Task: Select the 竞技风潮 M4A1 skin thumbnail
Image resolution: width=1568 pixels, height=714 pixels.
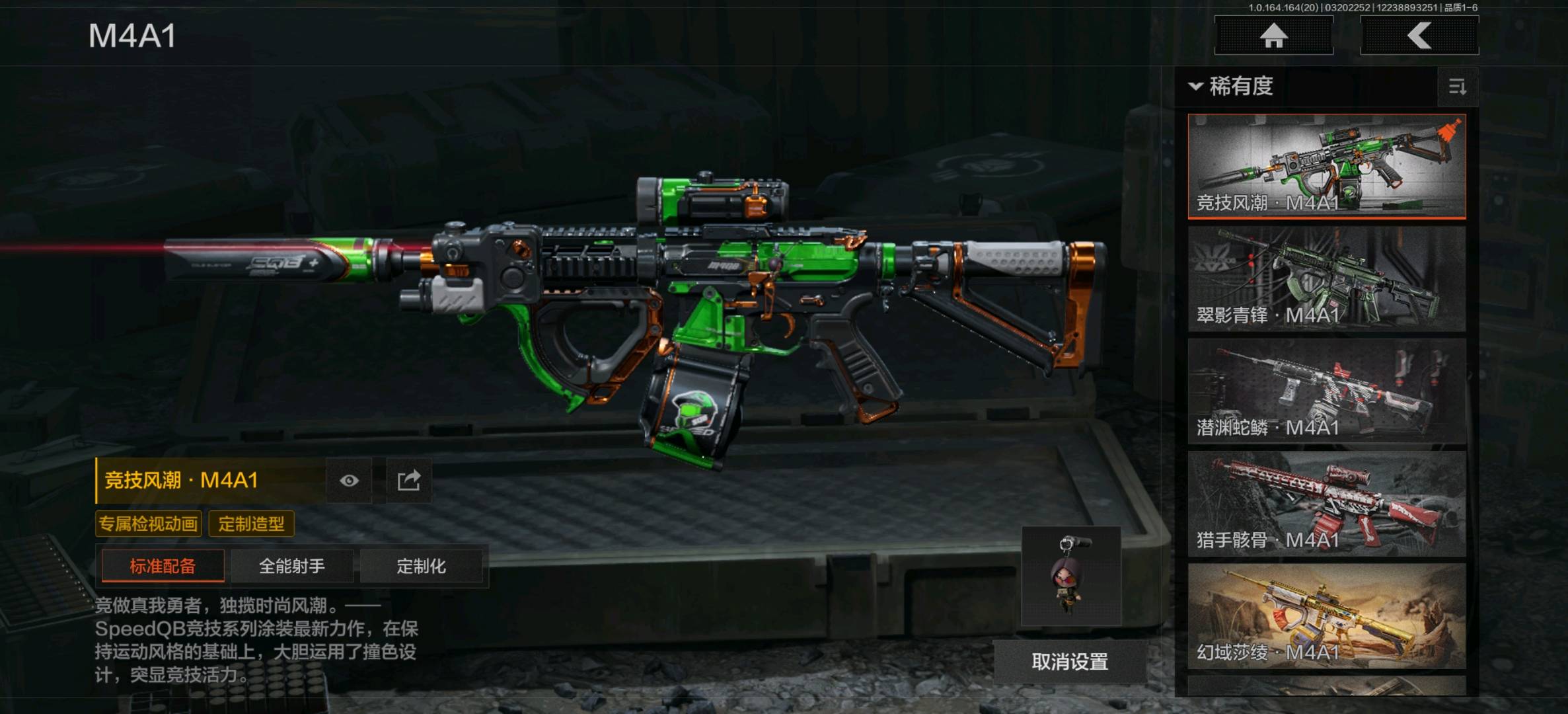Action: coord(1326,166)
